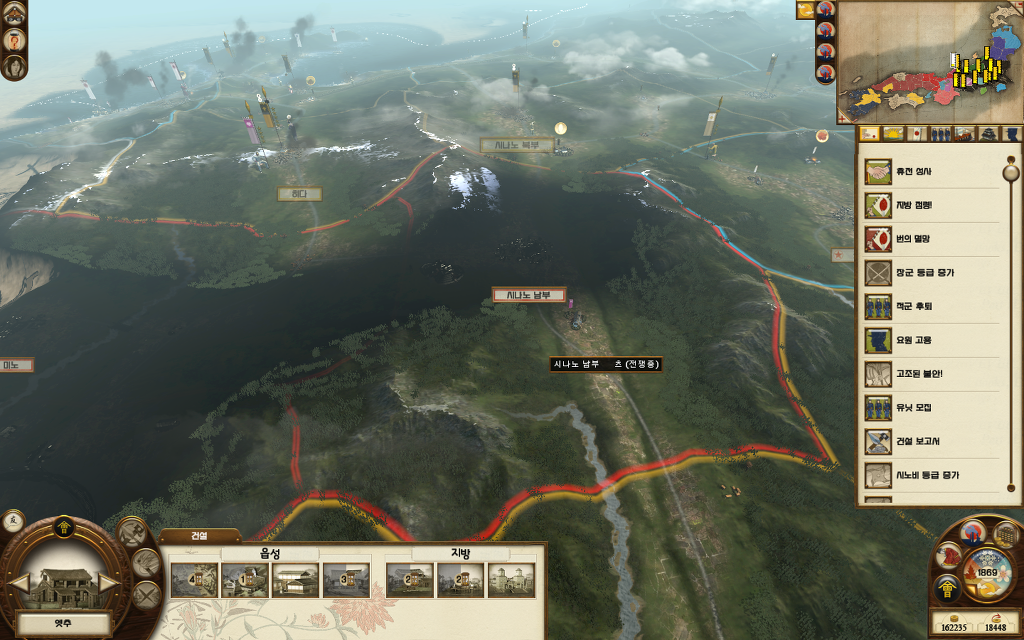View the 장군 등급 증가 notification
Image resolution: width=1024 pixels, height=640 pixels.
click(x=910, y=272)
